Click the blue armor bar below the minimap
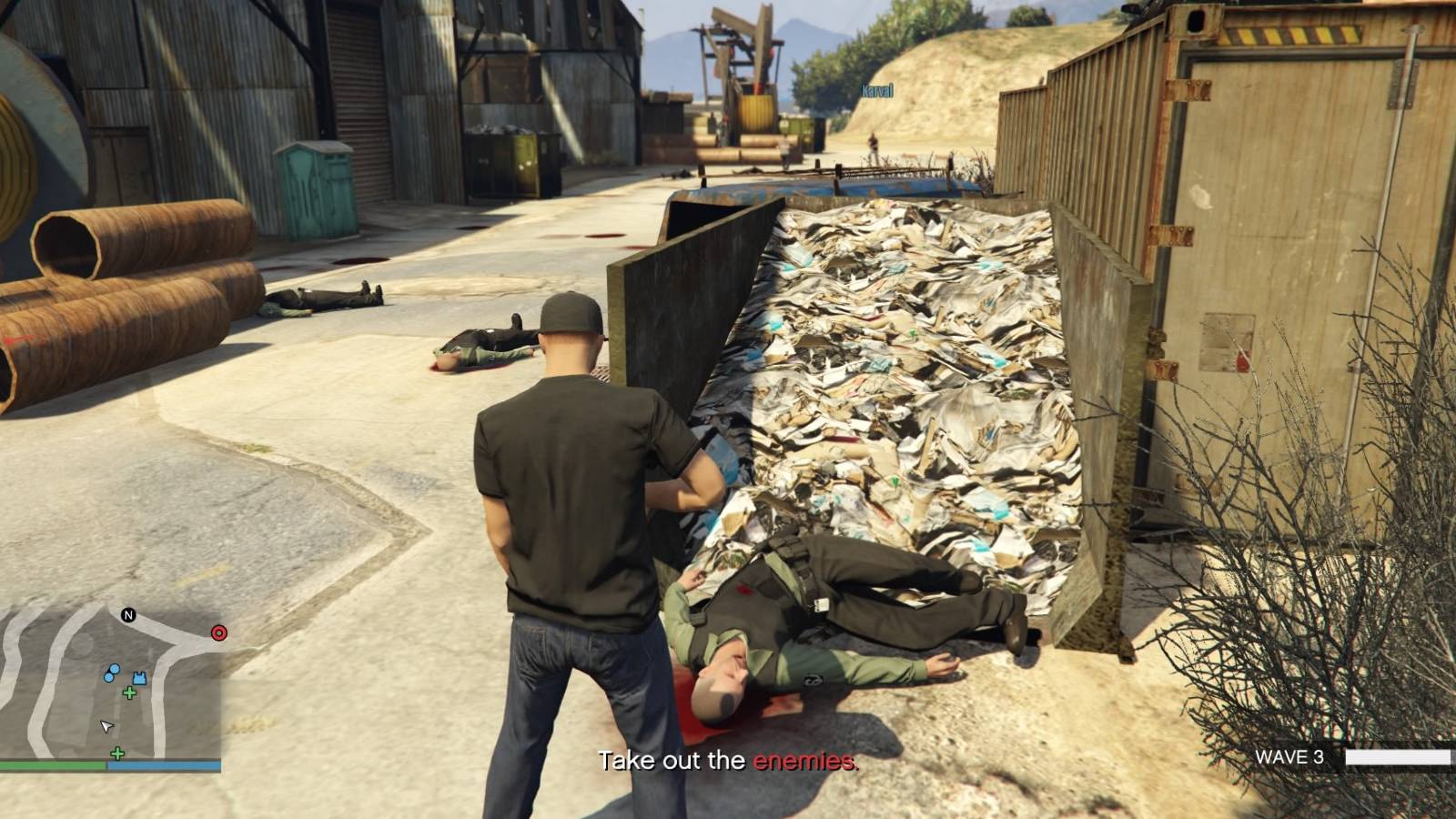 pyautogui.click(x=164, y=764)
